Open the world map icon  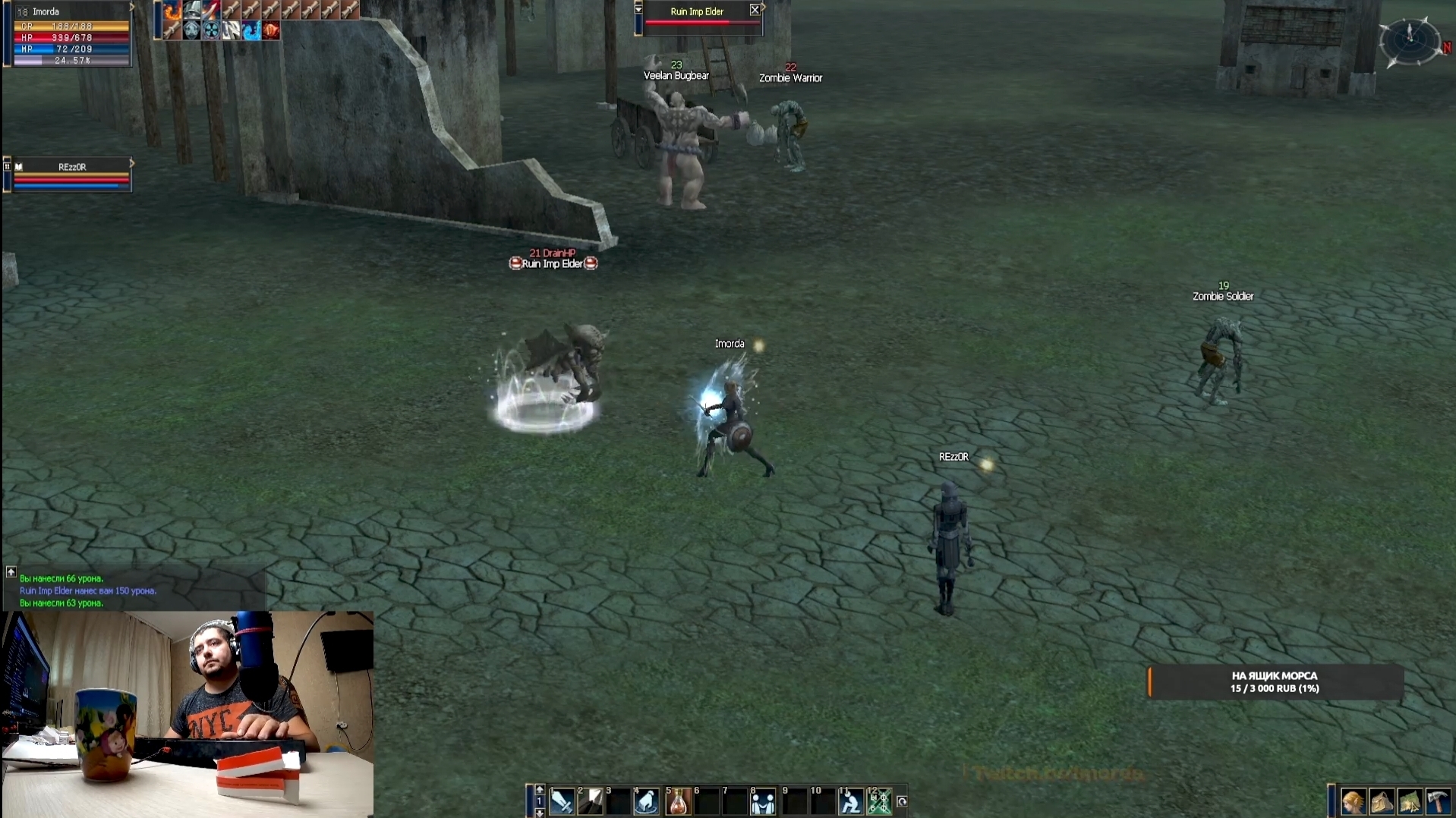[x=1410, y=801]
